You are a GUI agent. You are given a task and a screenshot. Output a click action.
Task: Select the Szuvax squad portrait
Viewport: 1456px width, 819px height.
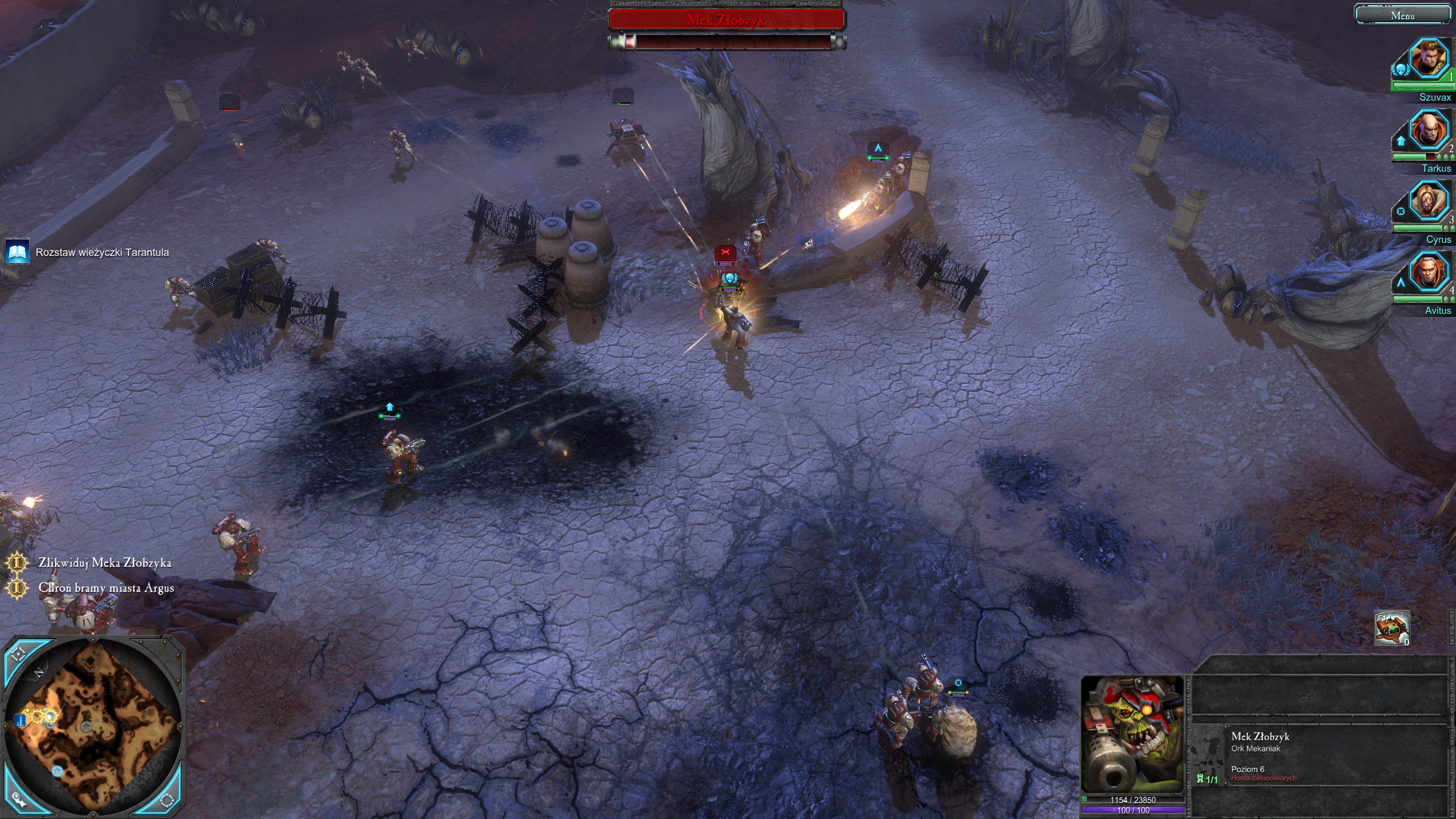coord(1428,58)
